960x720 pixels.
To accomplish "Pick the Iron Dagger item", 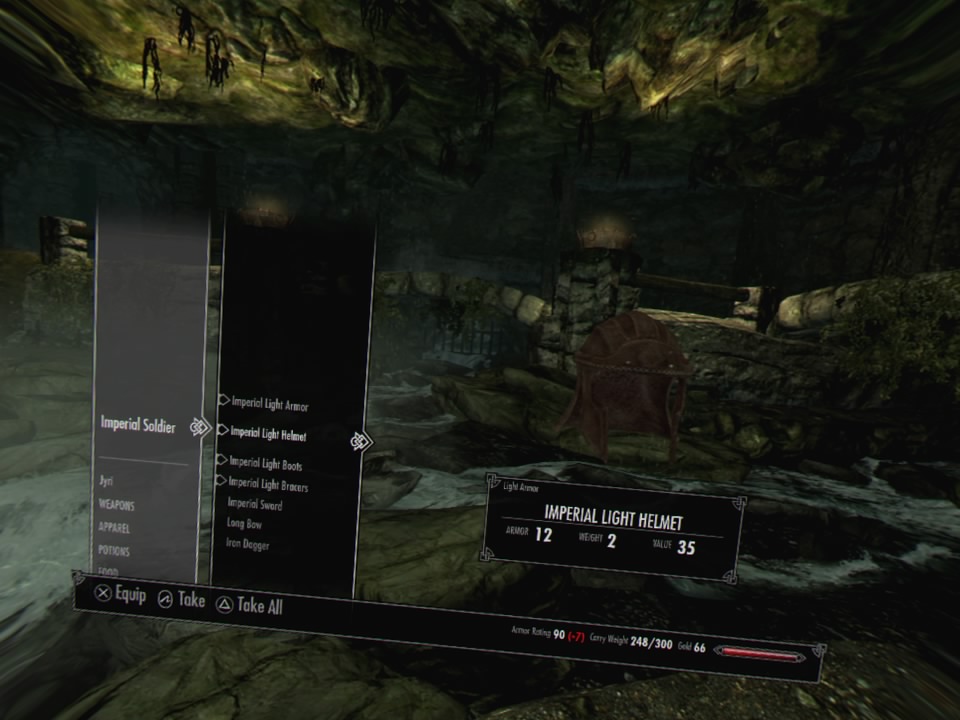I will (248, 545).
